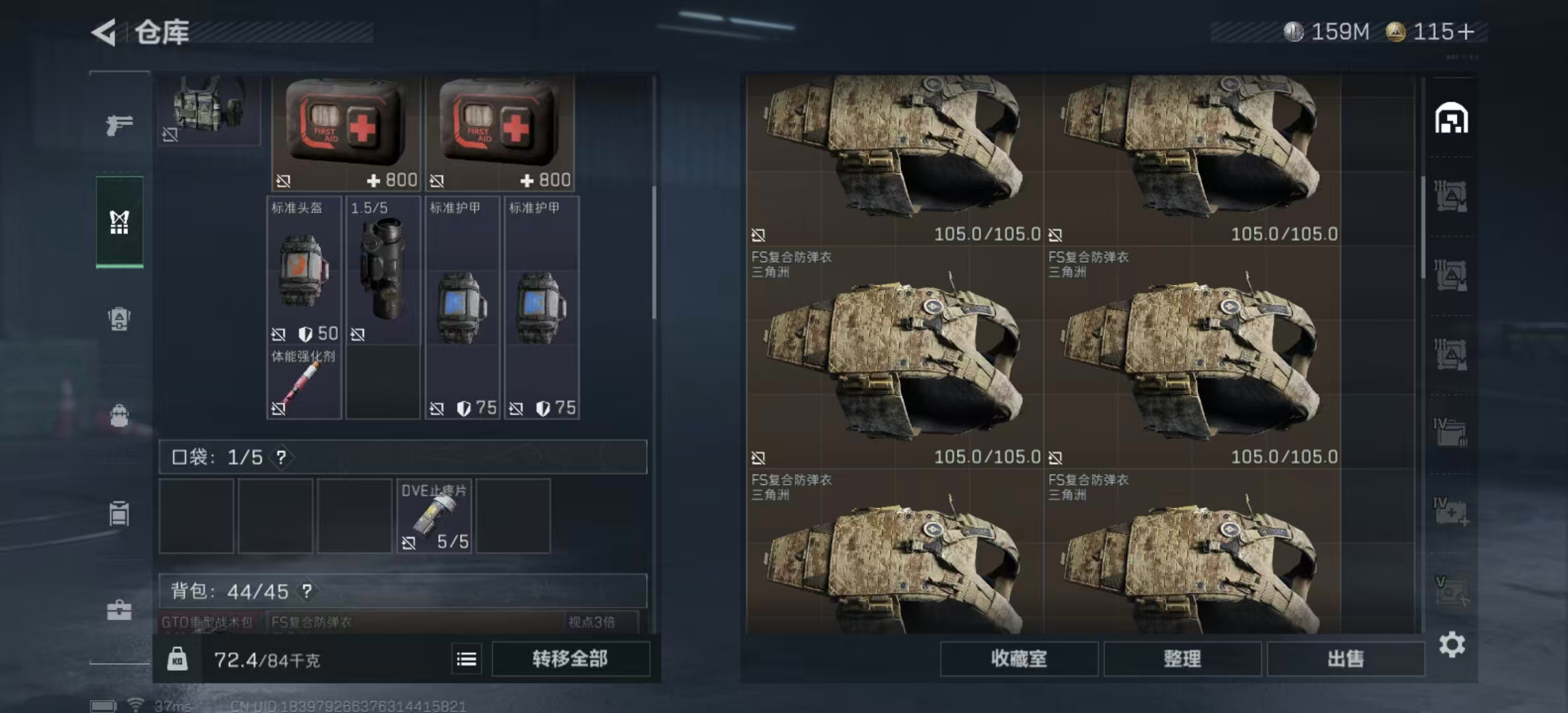Open the 收藏室 collection room
Viewport: 1568px width, 713px height.
point(1018,659)
